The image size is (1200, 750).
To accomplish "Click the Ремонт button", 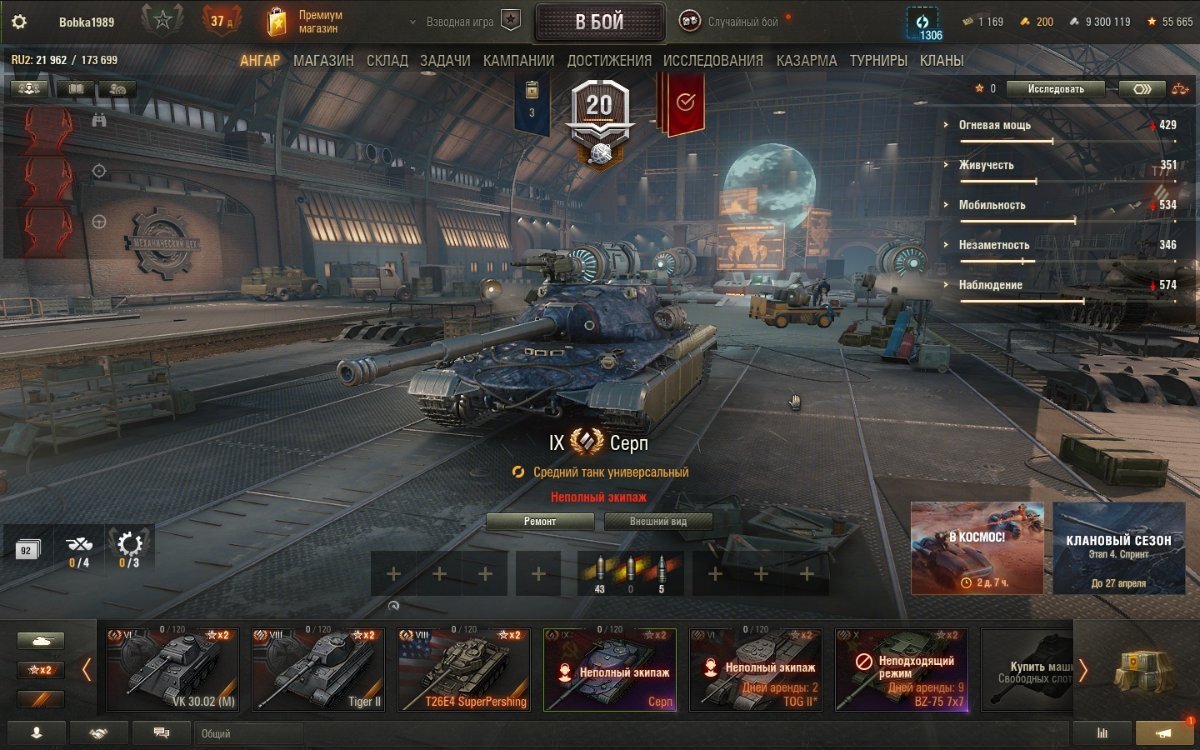I will click(540, 521).
